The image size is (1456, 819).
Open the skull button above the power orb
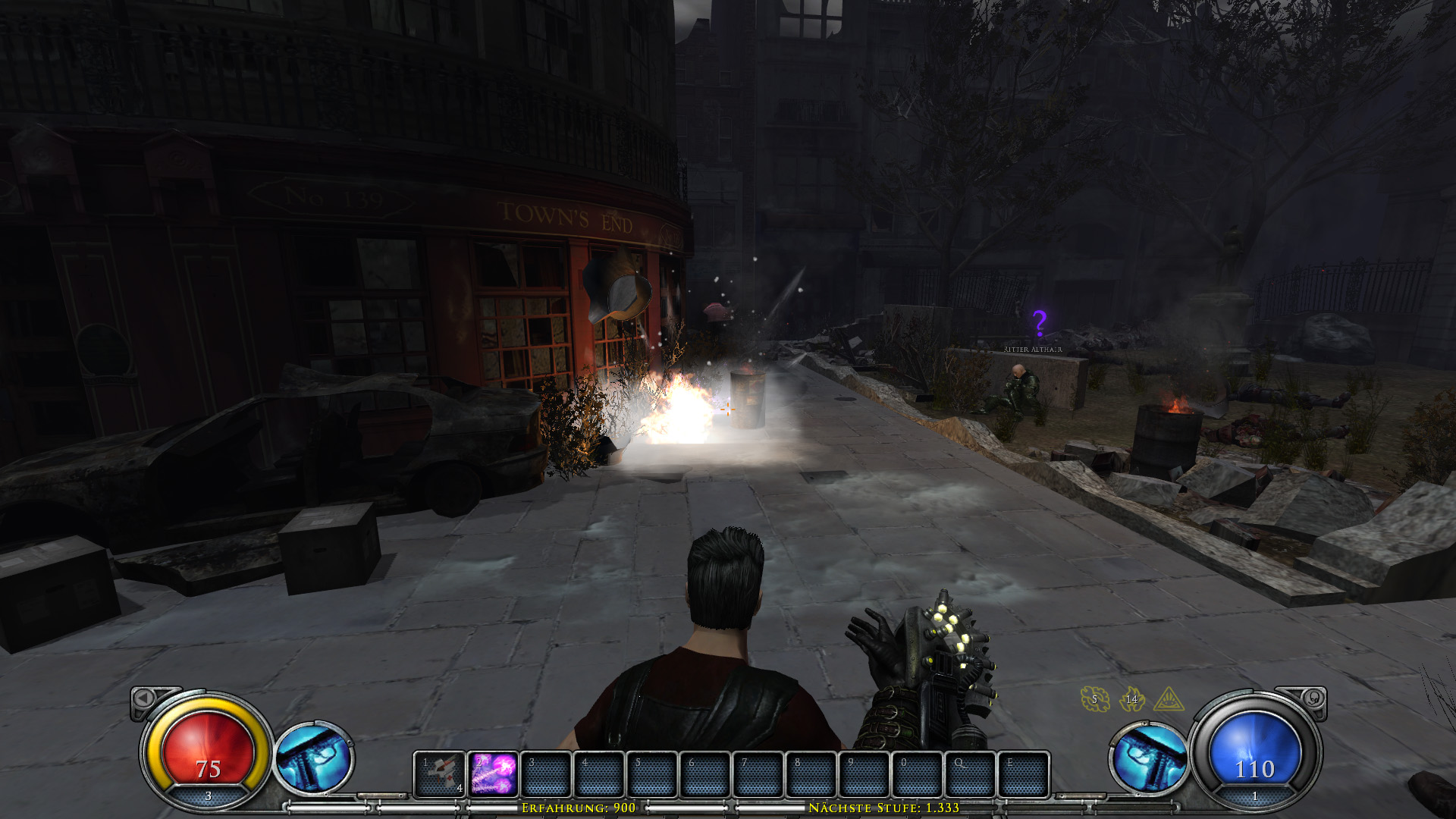[x=1313, y=698]
